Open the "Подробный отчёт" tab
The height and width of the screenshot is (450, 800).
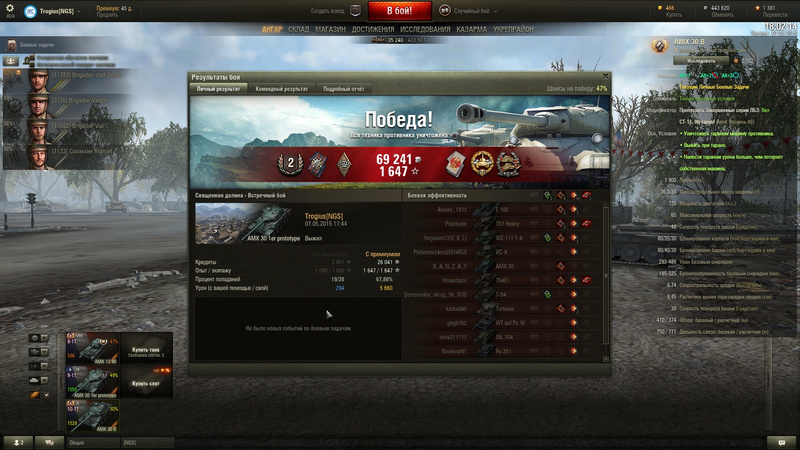pos(343,89)
